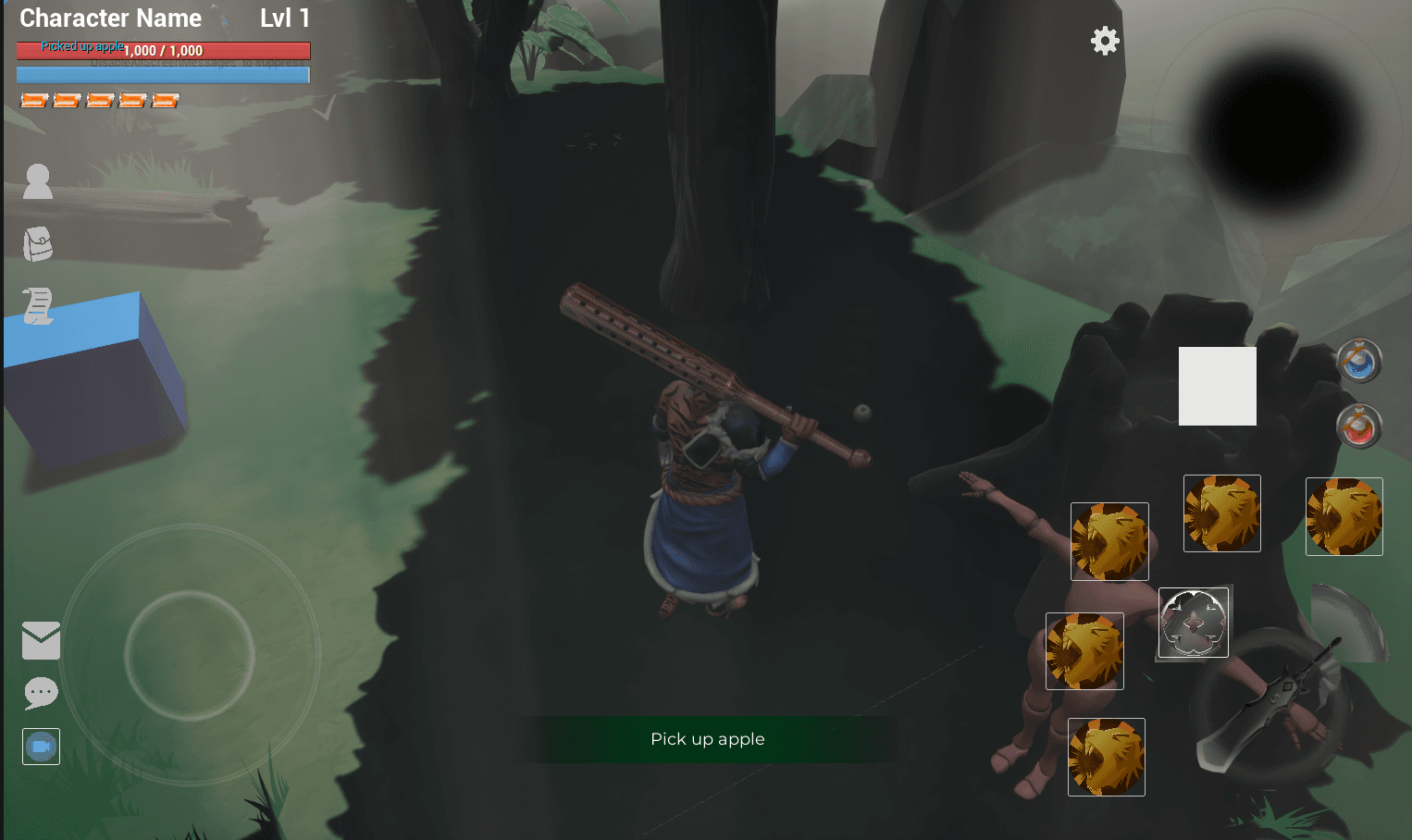Open the settings gear icon

point(1104,41)
